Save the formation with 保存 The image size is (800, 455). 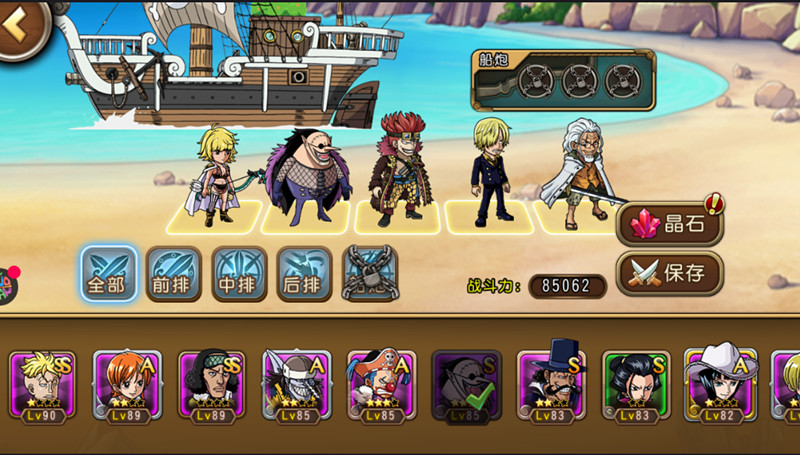[x=668, y=272]
